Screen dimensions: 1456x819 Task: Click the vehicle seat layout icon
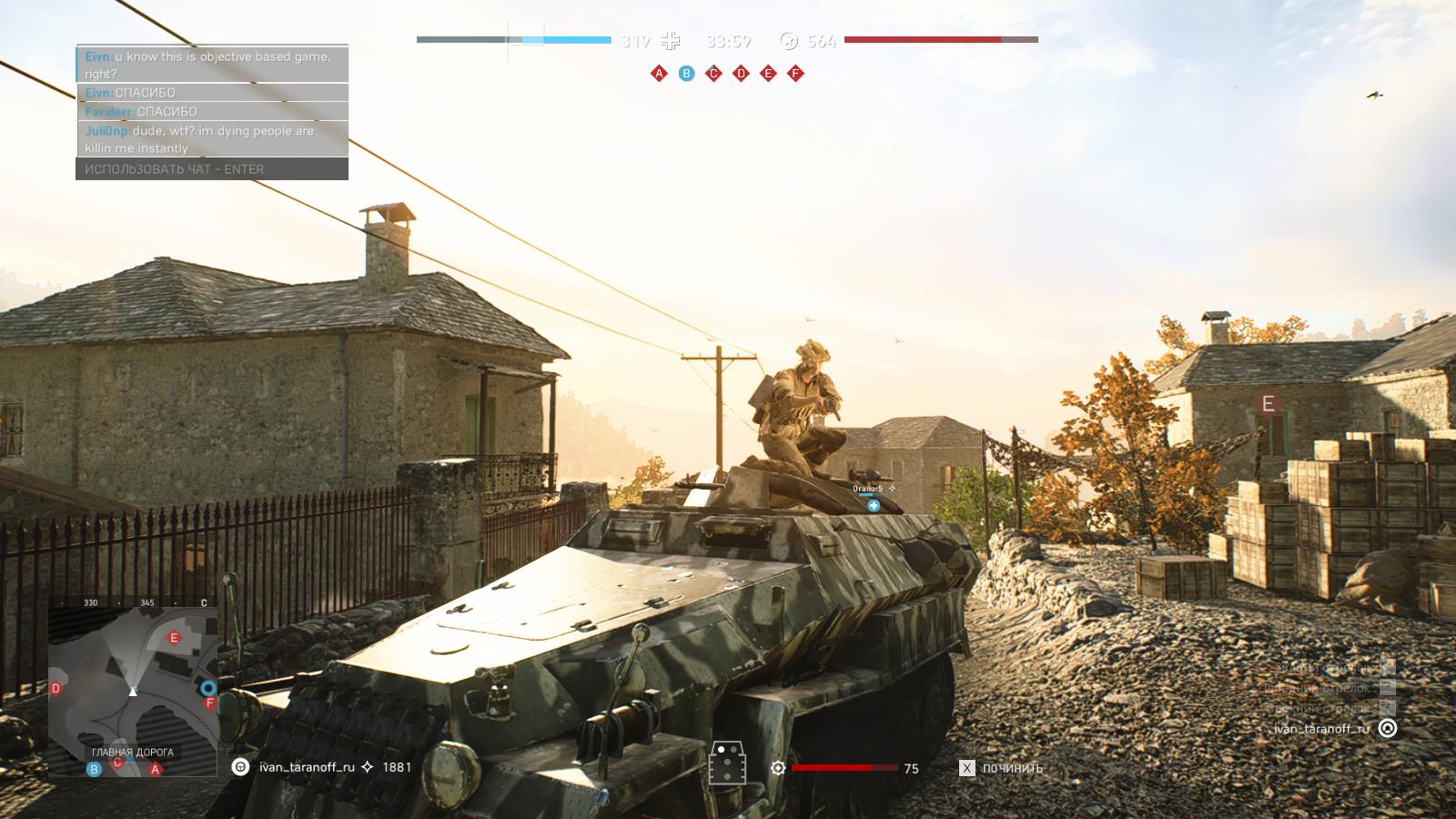[727, 763]
